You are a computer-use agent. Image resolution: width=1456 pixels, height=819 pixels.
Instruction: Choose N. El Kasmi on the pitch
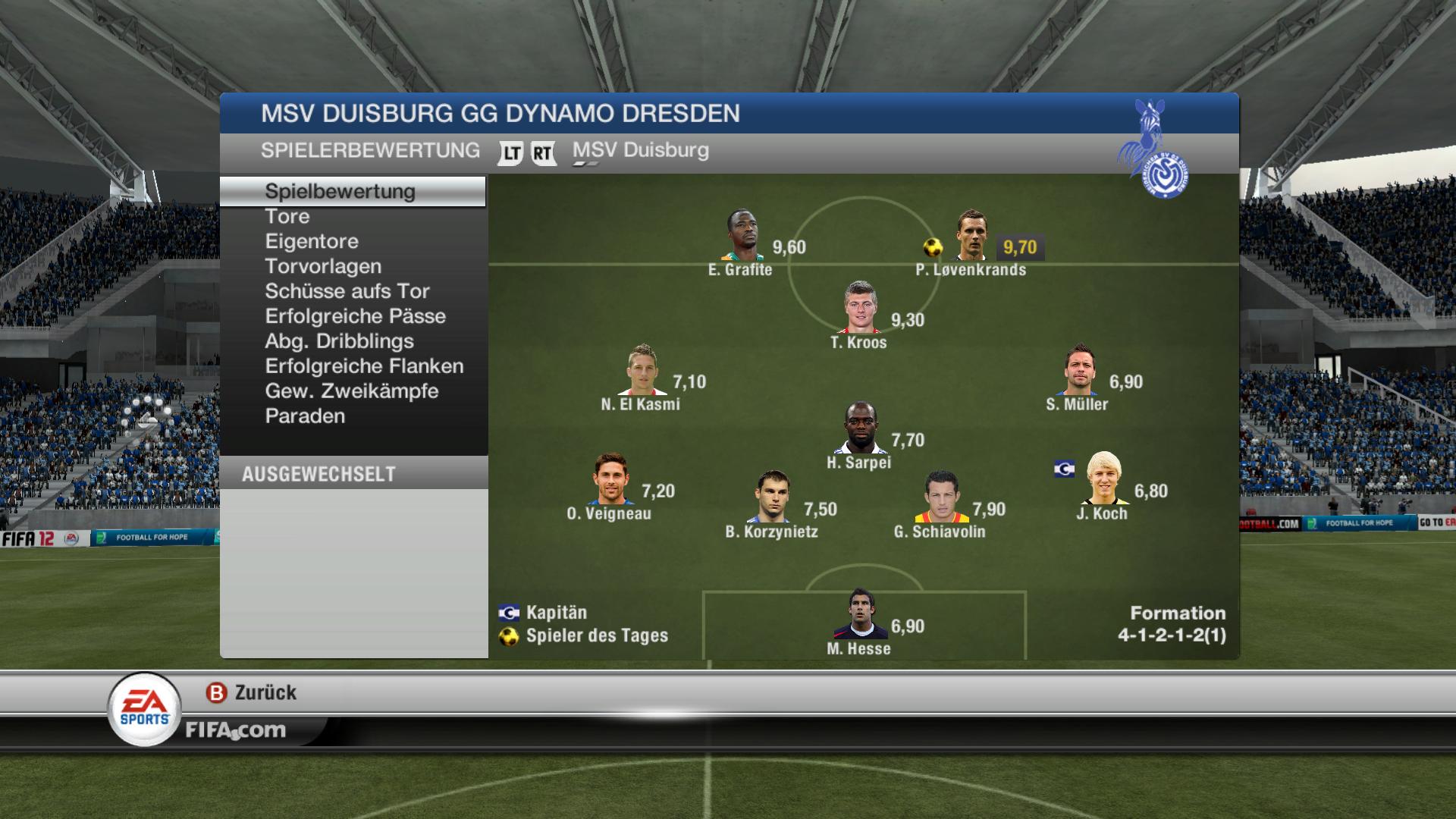pos(642,370)
